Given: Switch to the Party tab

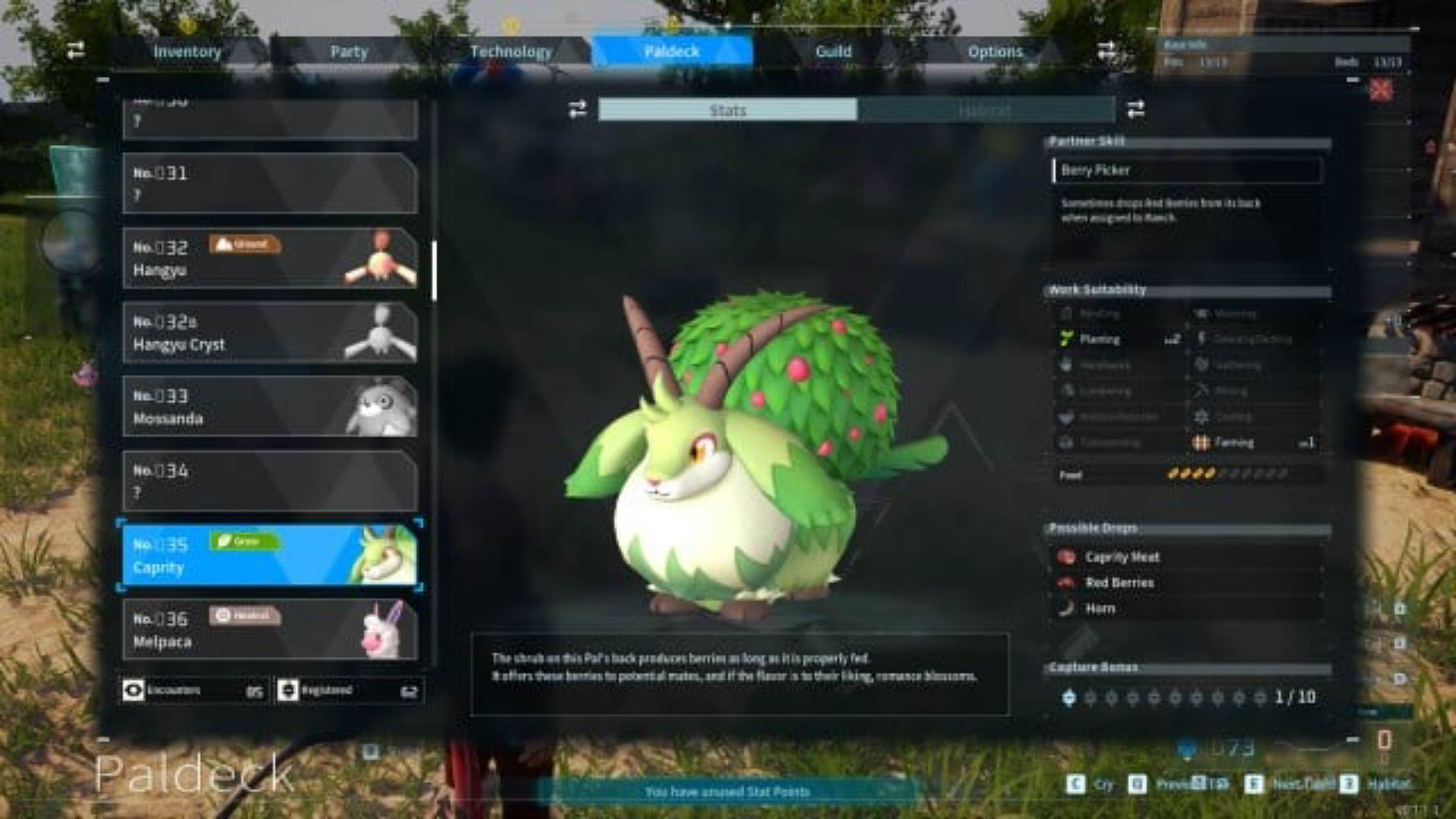Looking at the screenshot, I should click(x=349, y=52).
